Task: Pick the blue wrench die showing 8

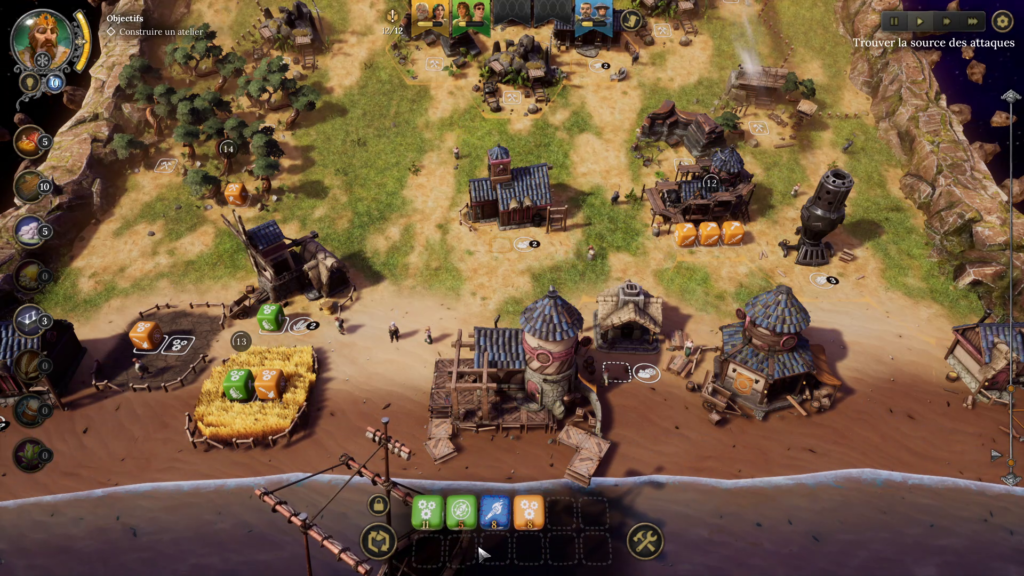Action: click(x=495, y=511)
